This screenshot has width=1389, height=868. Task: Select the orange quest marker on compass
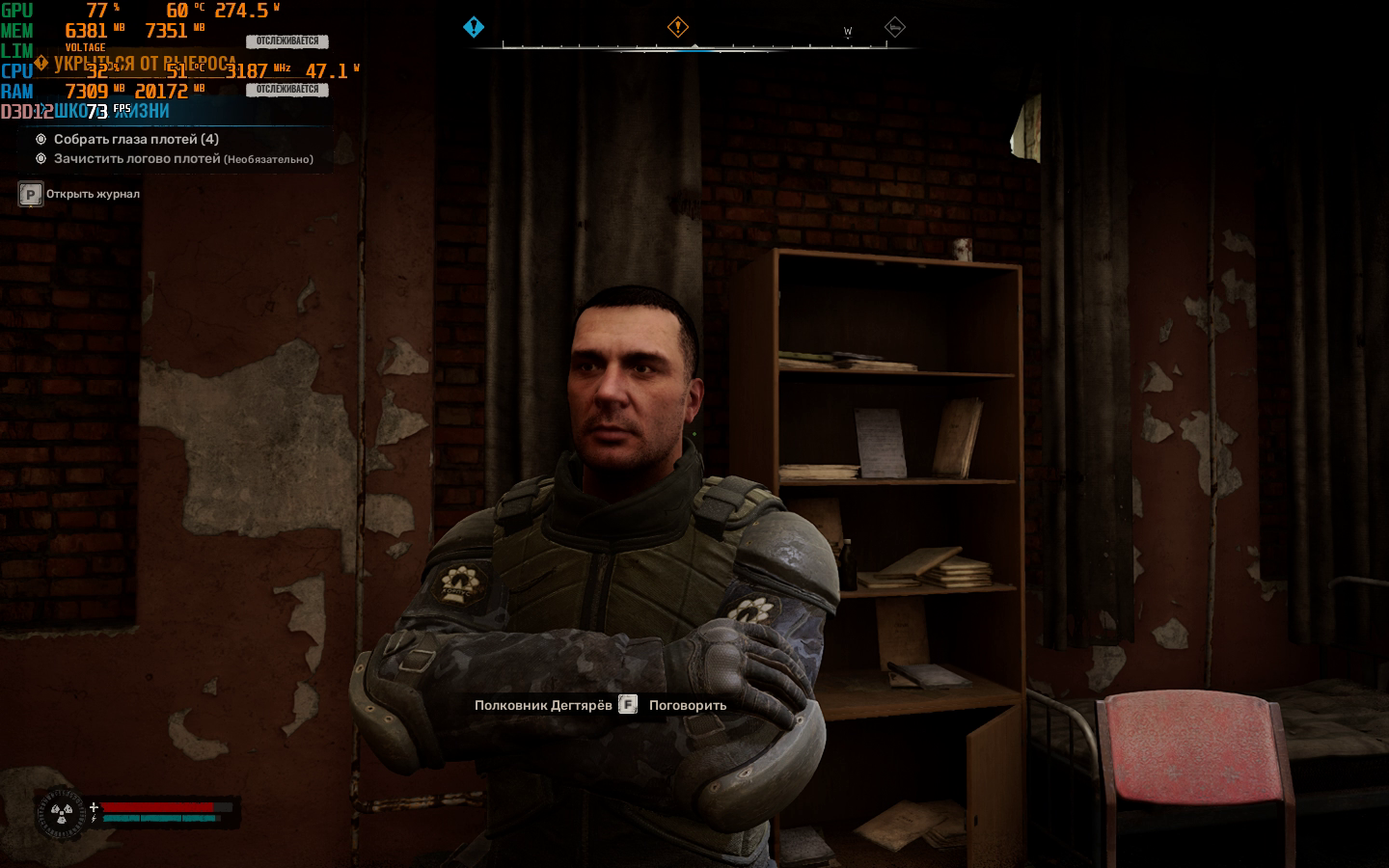click(678, 27)
